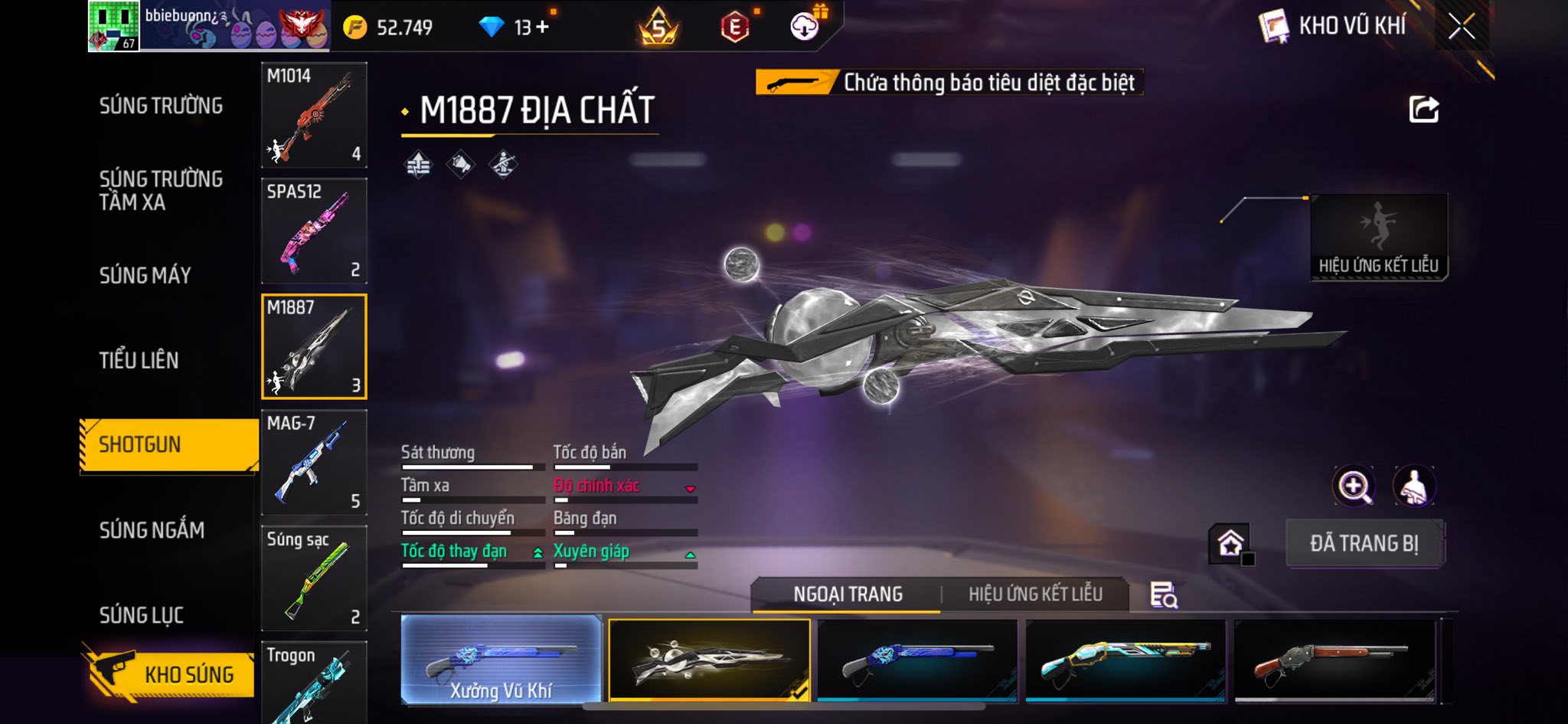The image size is (1568, 724).
Task: Choose the Súng Máy category
Action: pyautogui.click(x=145, y=275)
